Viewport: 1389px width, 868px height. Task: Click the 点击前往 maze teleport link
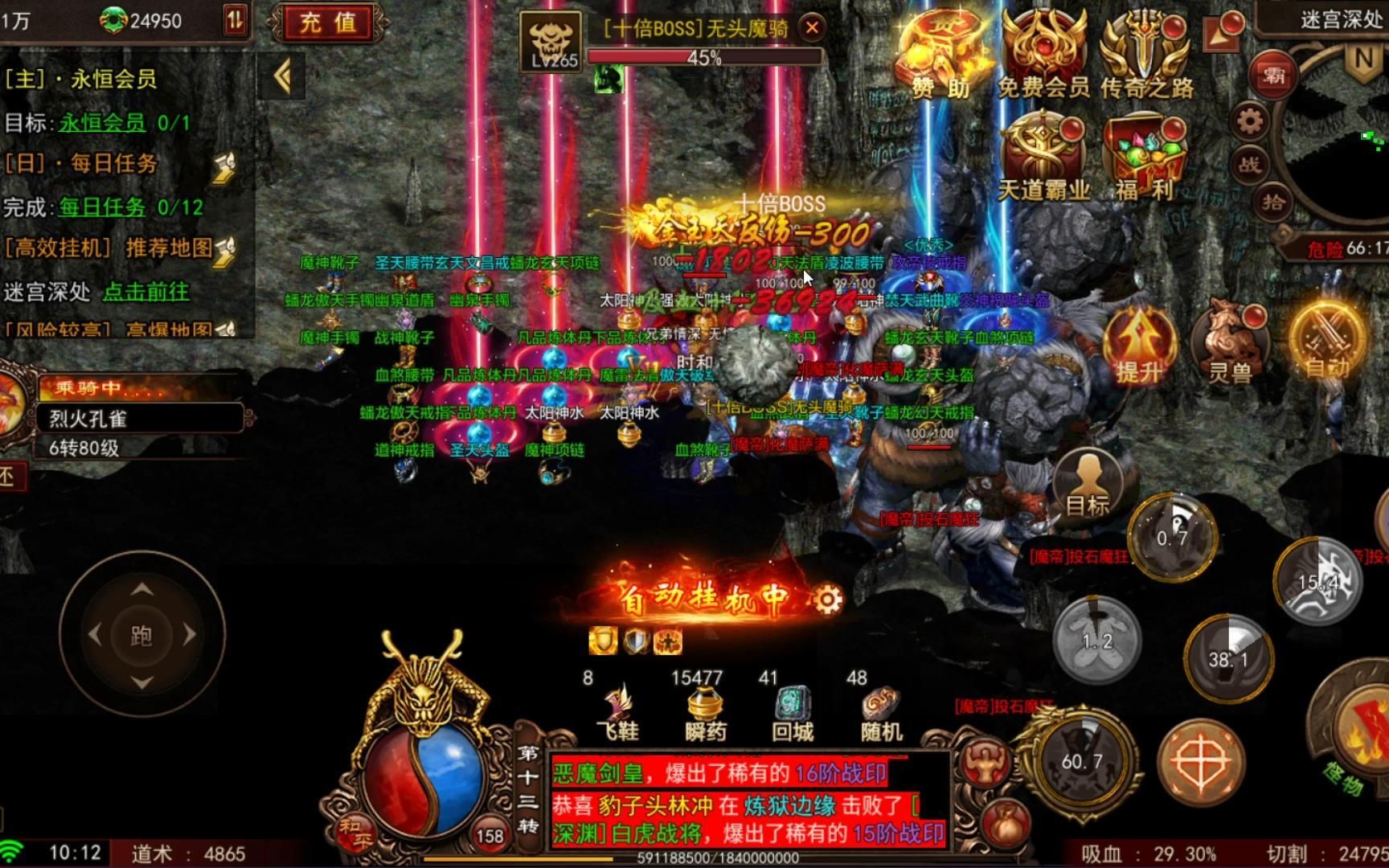(146, 293)
